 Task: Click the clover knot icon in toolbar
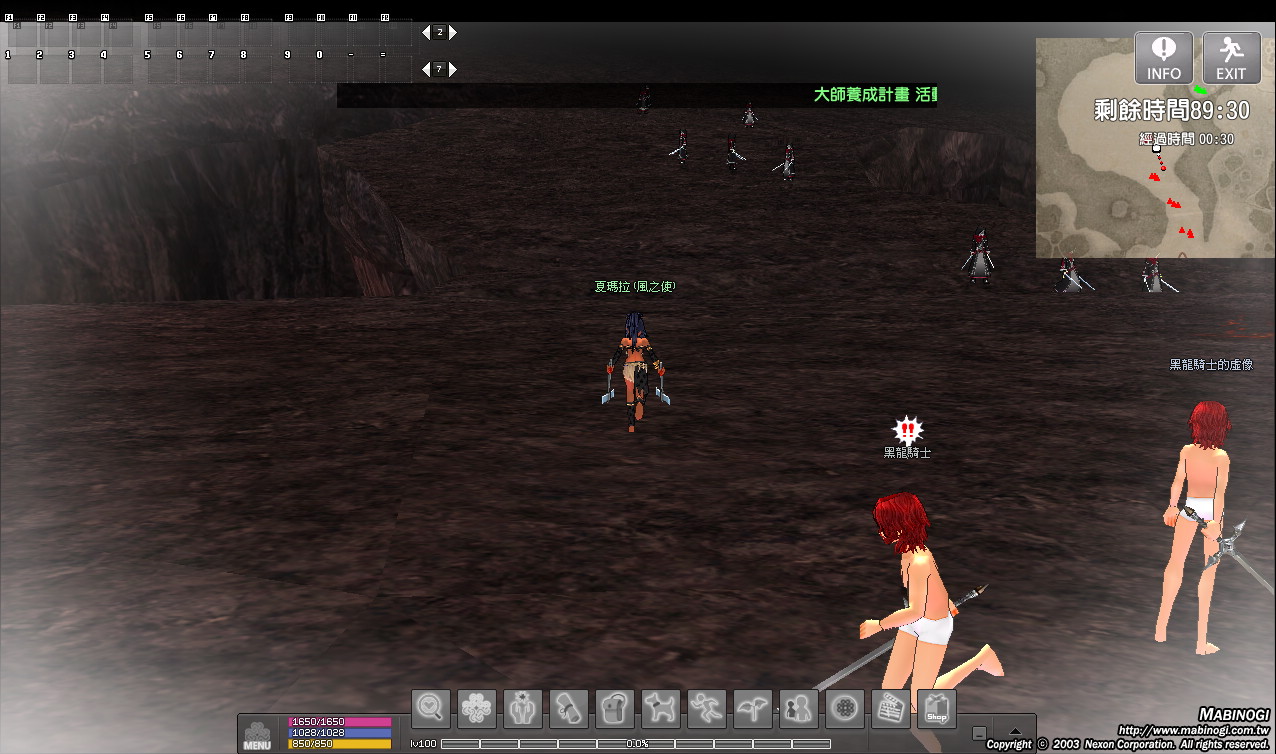[x=477, y=708]
